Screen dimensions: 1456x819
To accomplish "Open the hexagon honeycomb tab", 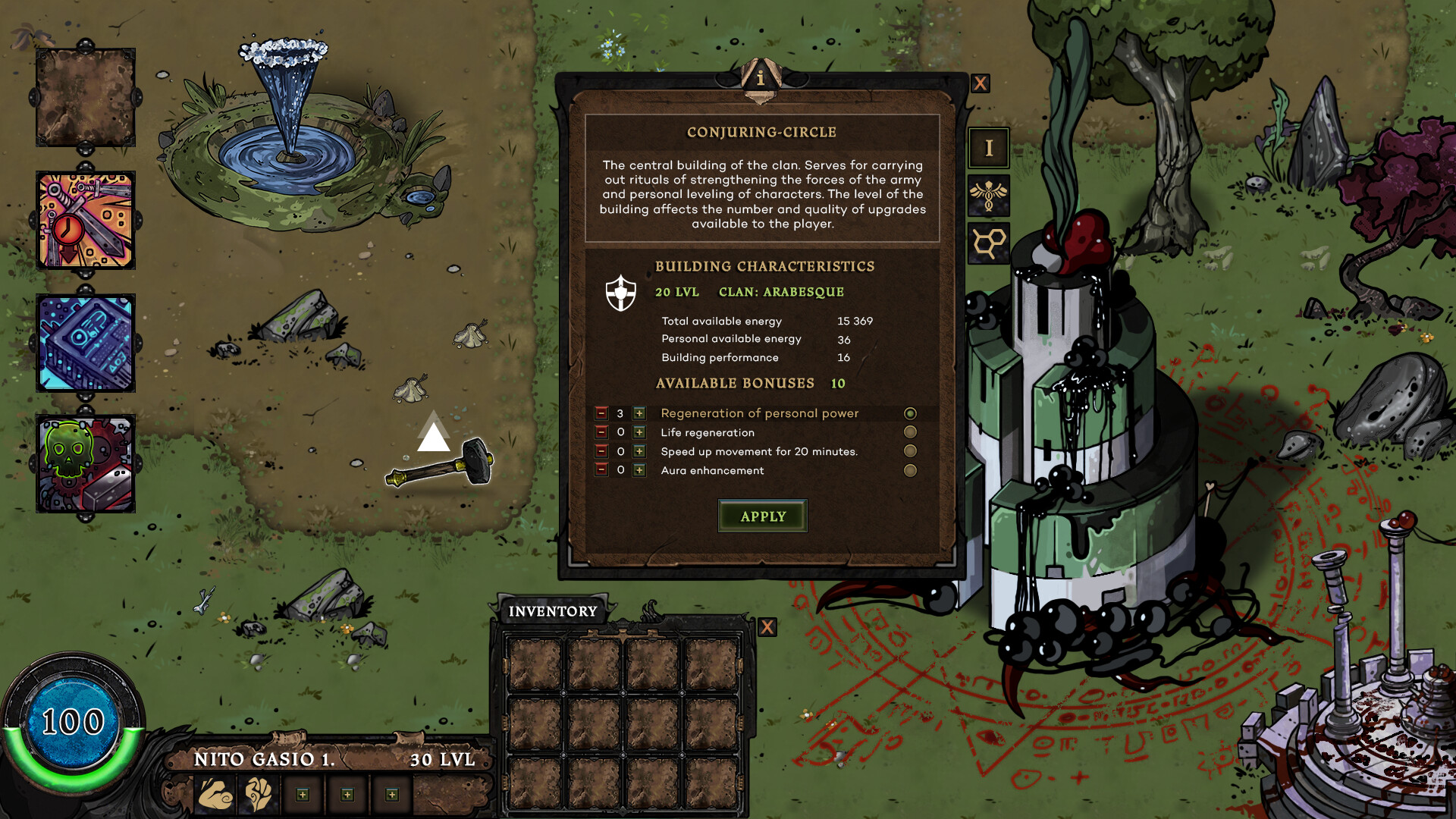I will (x=988, y=243).
